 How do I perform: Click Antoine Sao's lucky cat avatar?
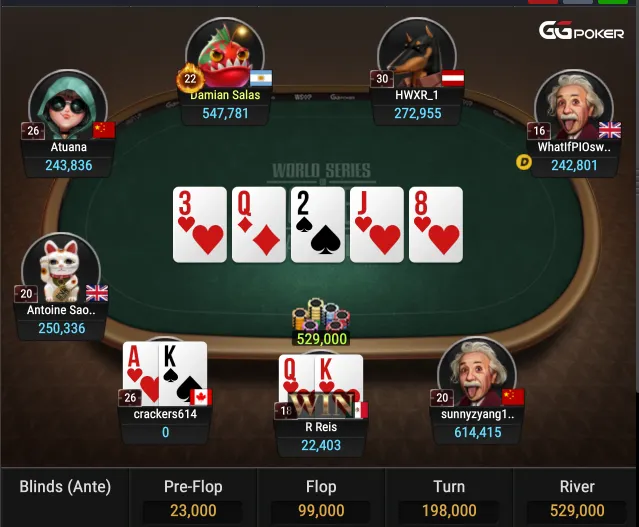61,270
